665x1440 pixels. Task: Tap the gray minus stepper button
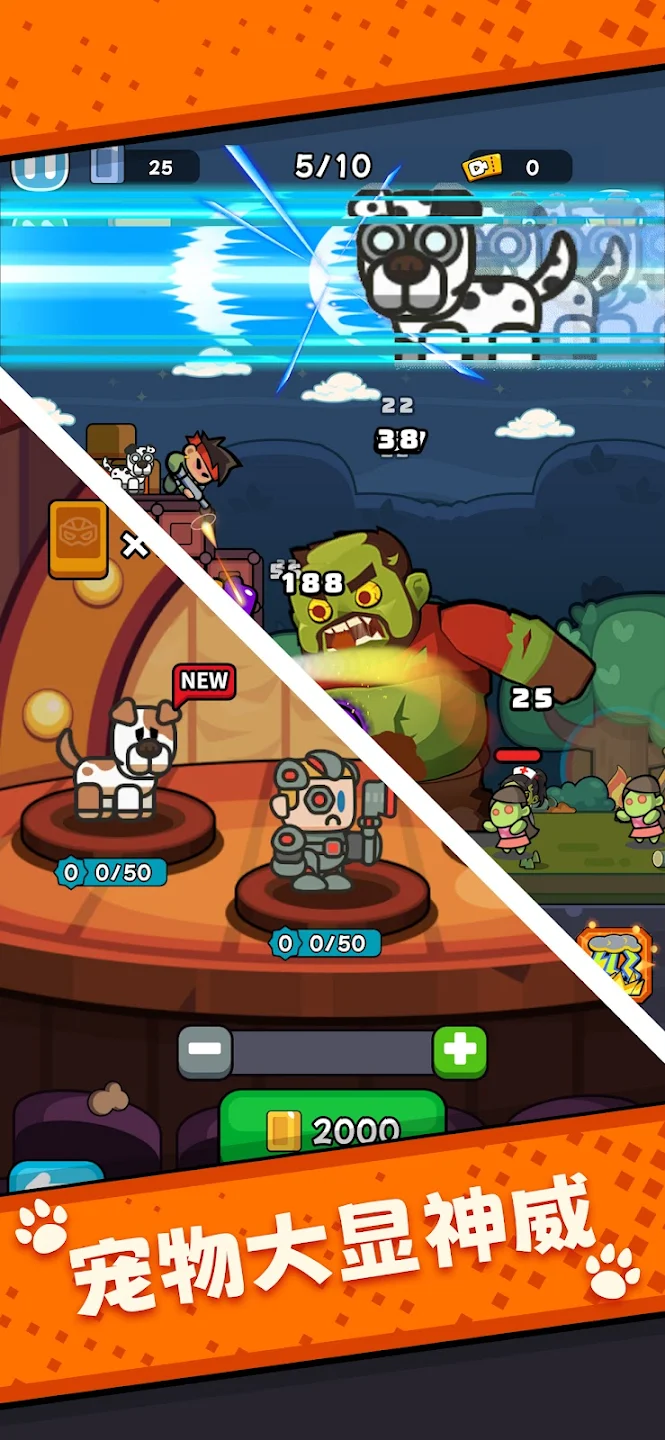pyautogui.click(x=205, y=1052)
